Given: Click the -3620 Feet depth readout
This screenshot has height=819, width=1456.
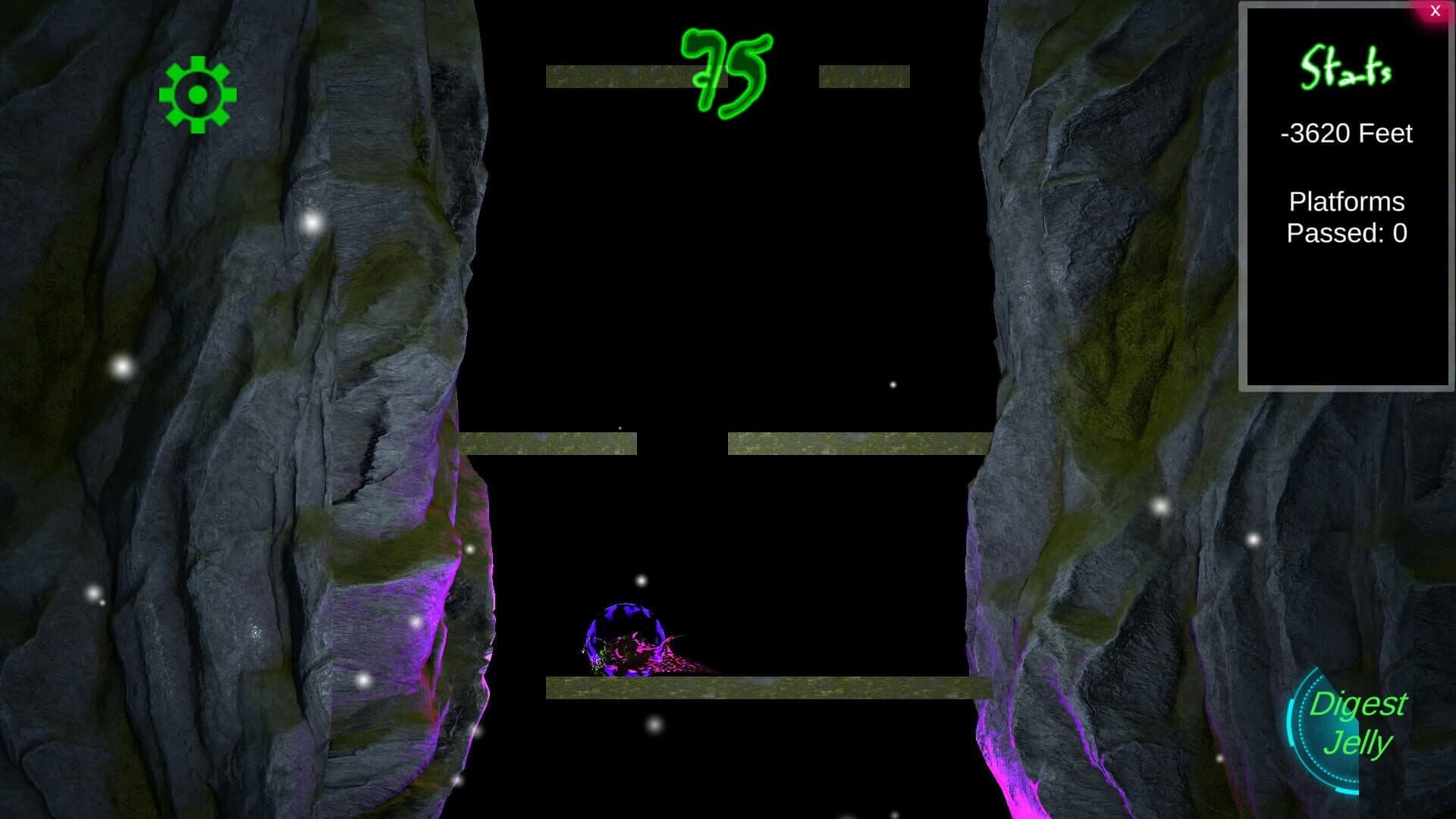Looking at the screenshot, I should 1345,133.
